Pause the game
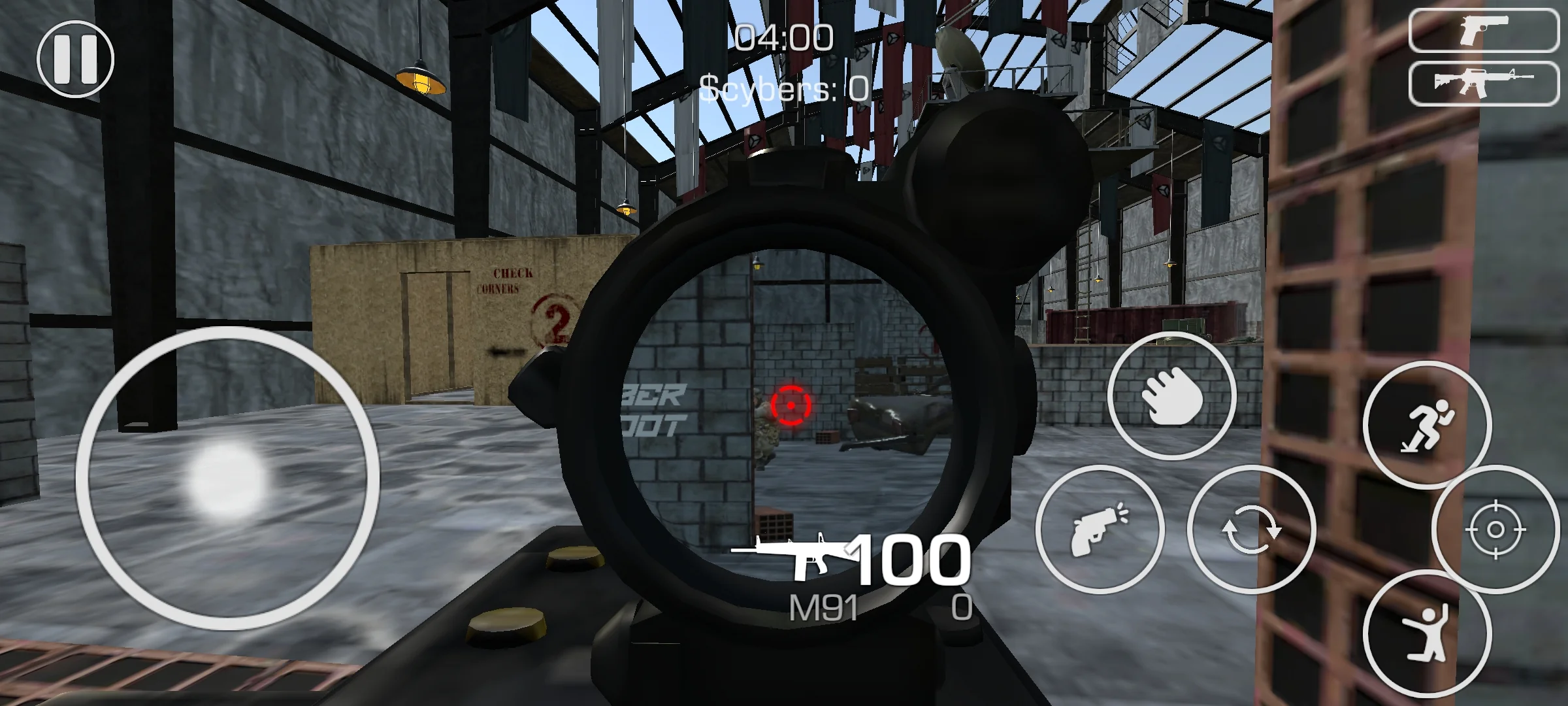1568x706 pixels. point(75,59)
